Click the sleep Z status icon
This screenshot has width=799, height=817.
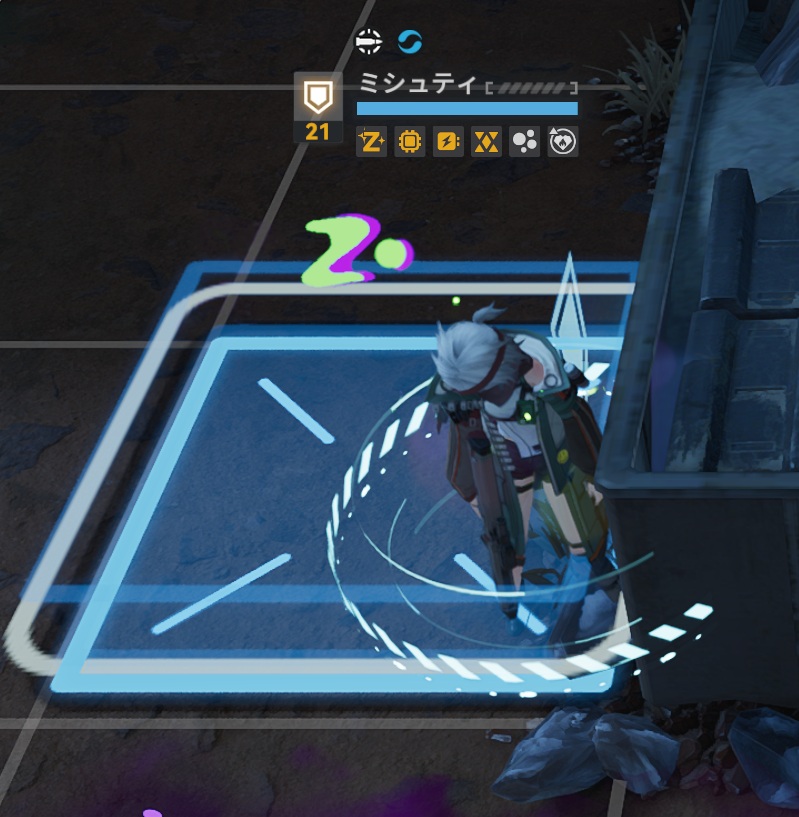point(371,143)
